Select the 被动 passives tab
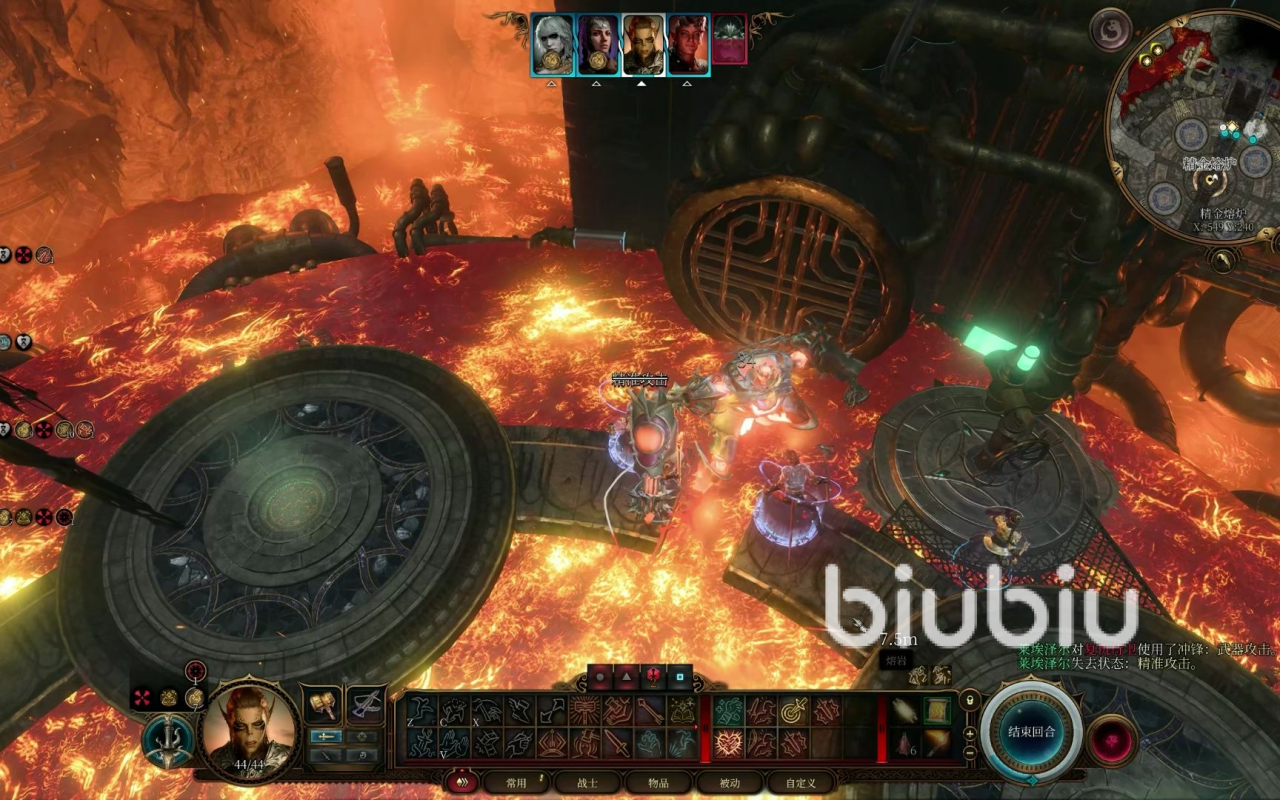Screen dimensions: 1280x800 tap(730, 783)
